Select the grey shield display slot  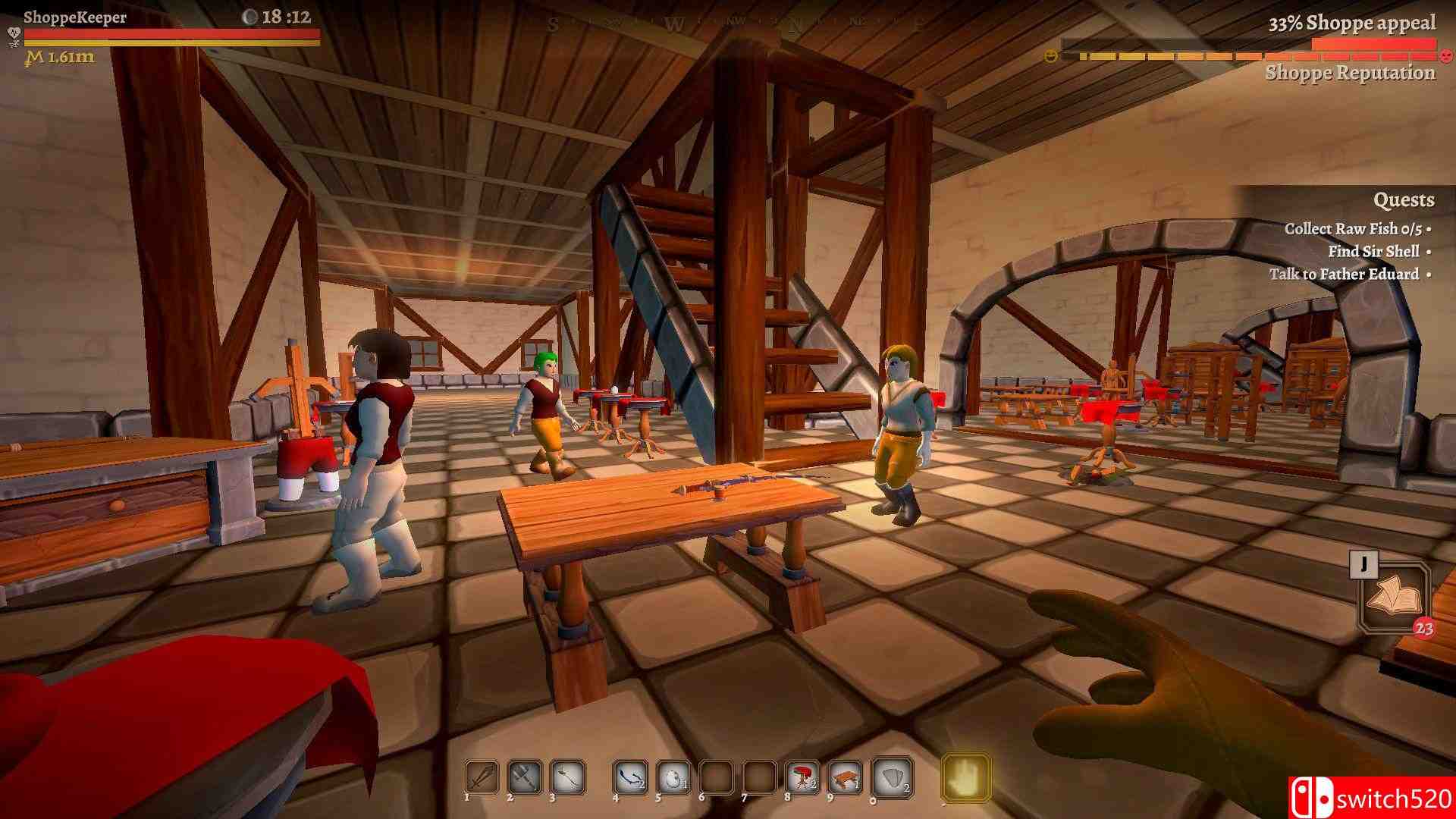click(893, 777)
